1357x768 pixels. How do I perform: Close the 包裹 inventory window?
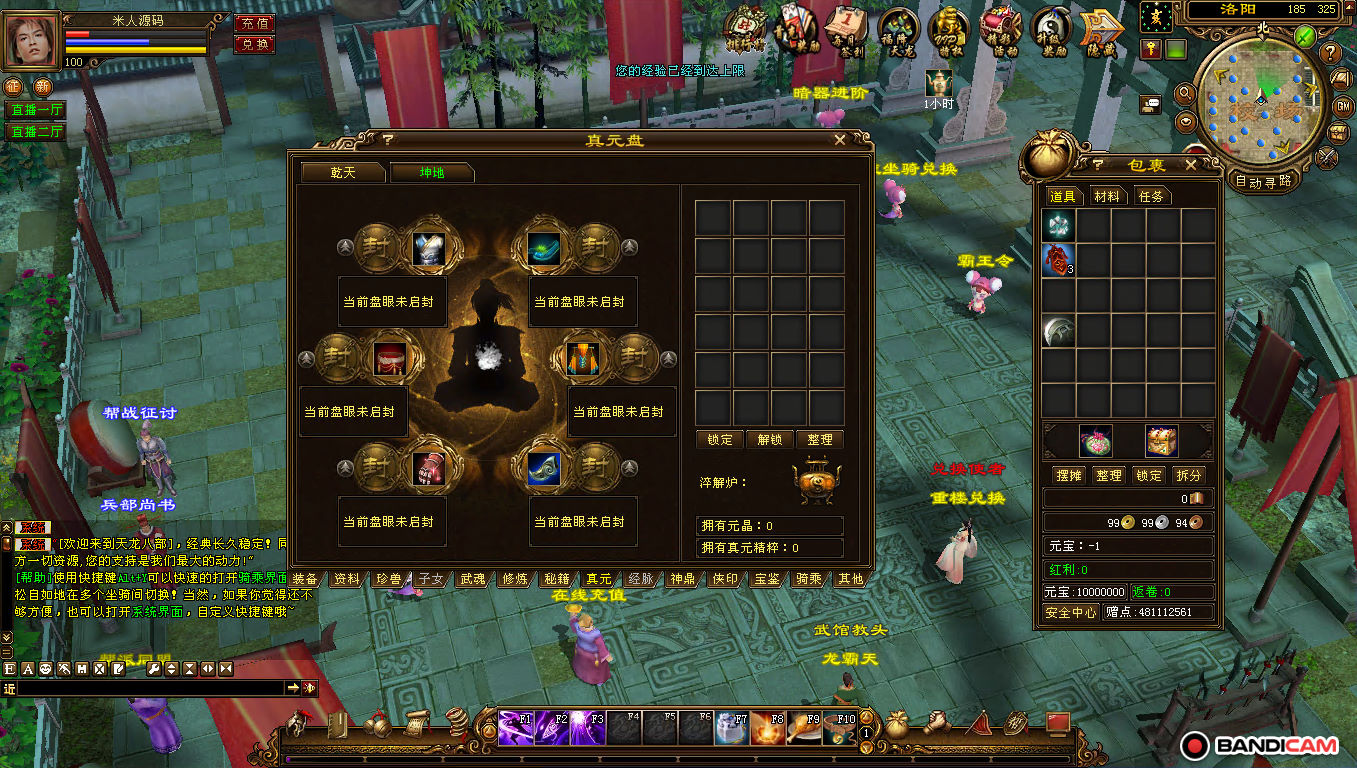(x=1190, y=165)
